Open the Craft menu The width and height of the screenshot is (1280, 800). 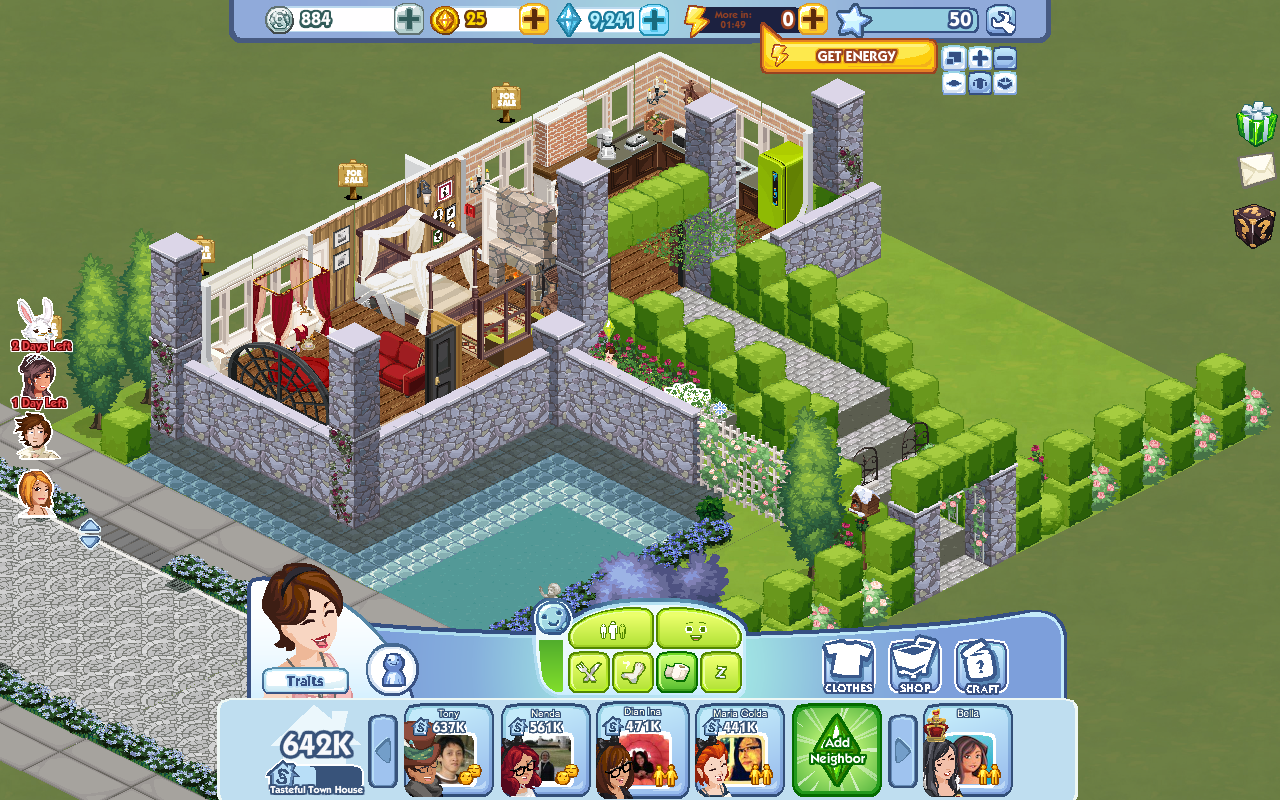click(x=981, y=665)
